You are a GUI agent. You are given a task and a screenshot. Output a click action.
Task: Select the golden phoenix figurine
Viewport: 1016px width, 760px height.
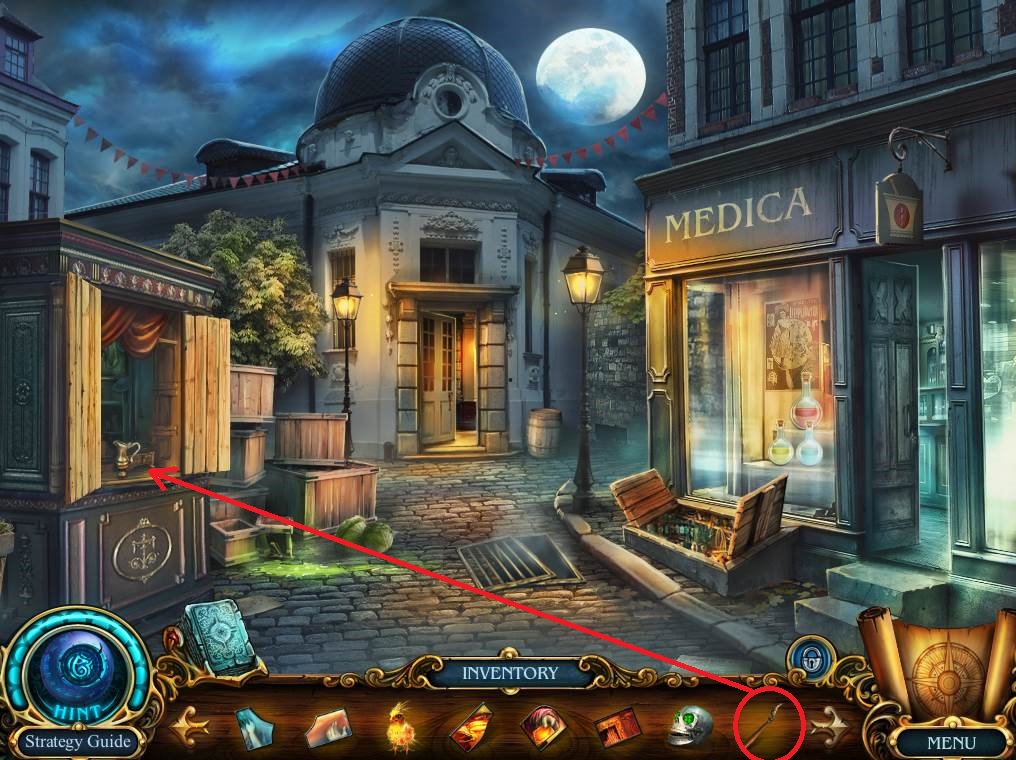403,727
